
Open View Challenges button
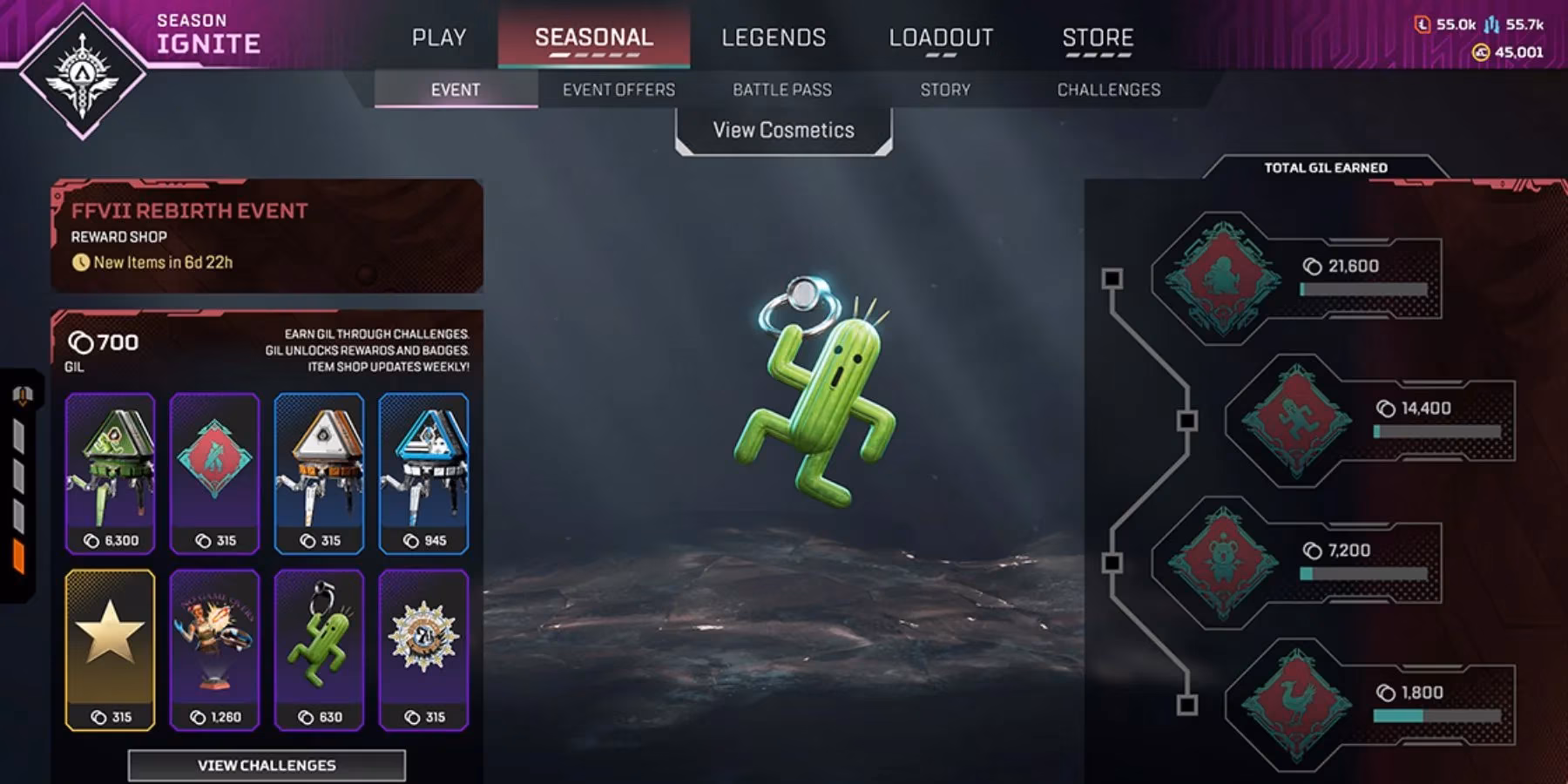267,765
